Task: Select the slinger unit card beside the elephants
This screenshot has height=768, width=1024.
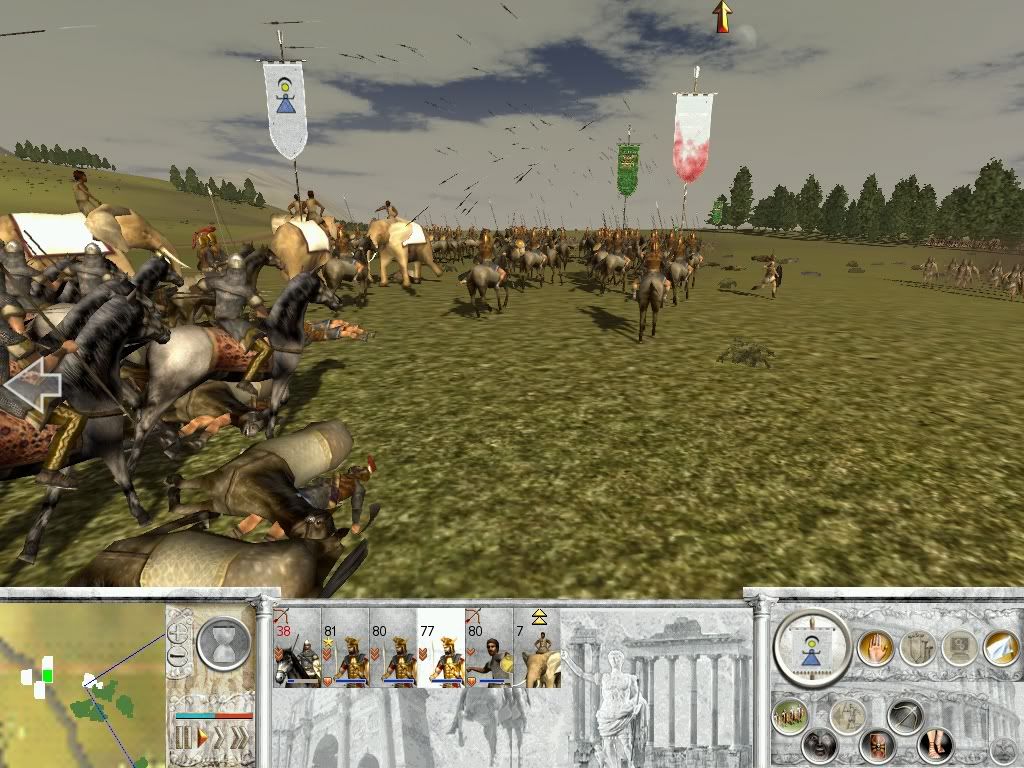Action: pyautogui.click(x=489, y=648)
